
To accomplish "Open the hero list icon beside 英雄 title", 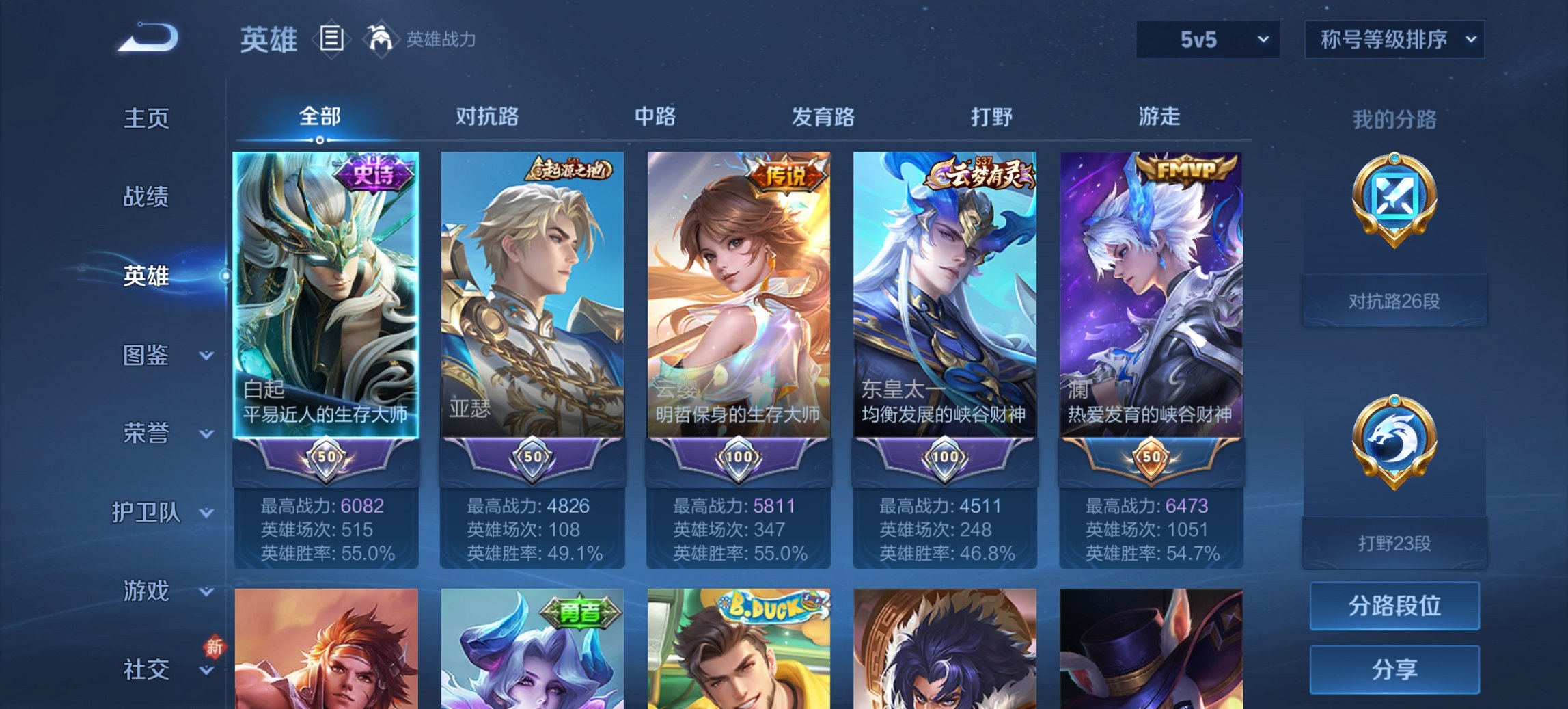I will point(333,40).
